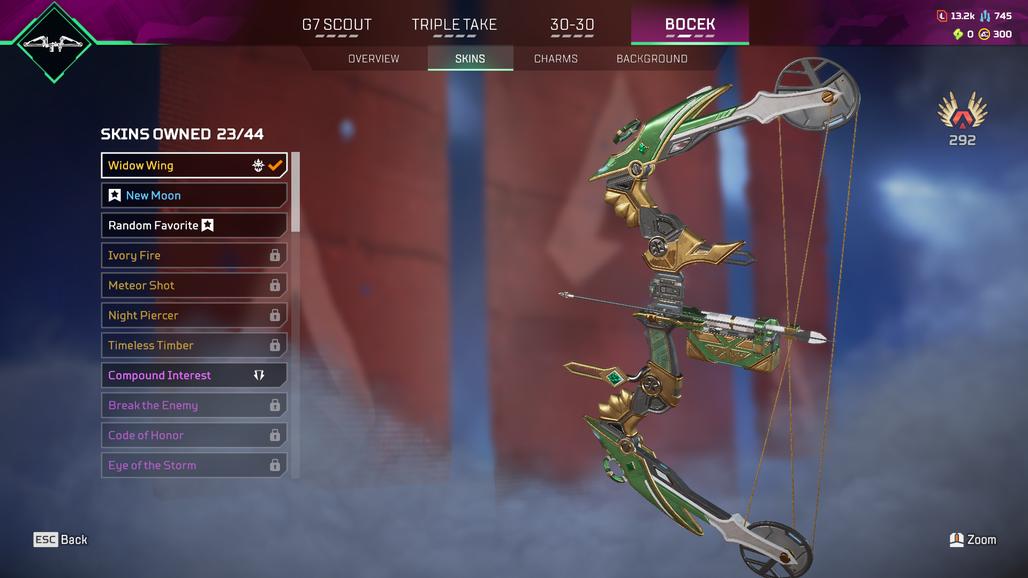Preview the Break the Enemy skin

194,405
